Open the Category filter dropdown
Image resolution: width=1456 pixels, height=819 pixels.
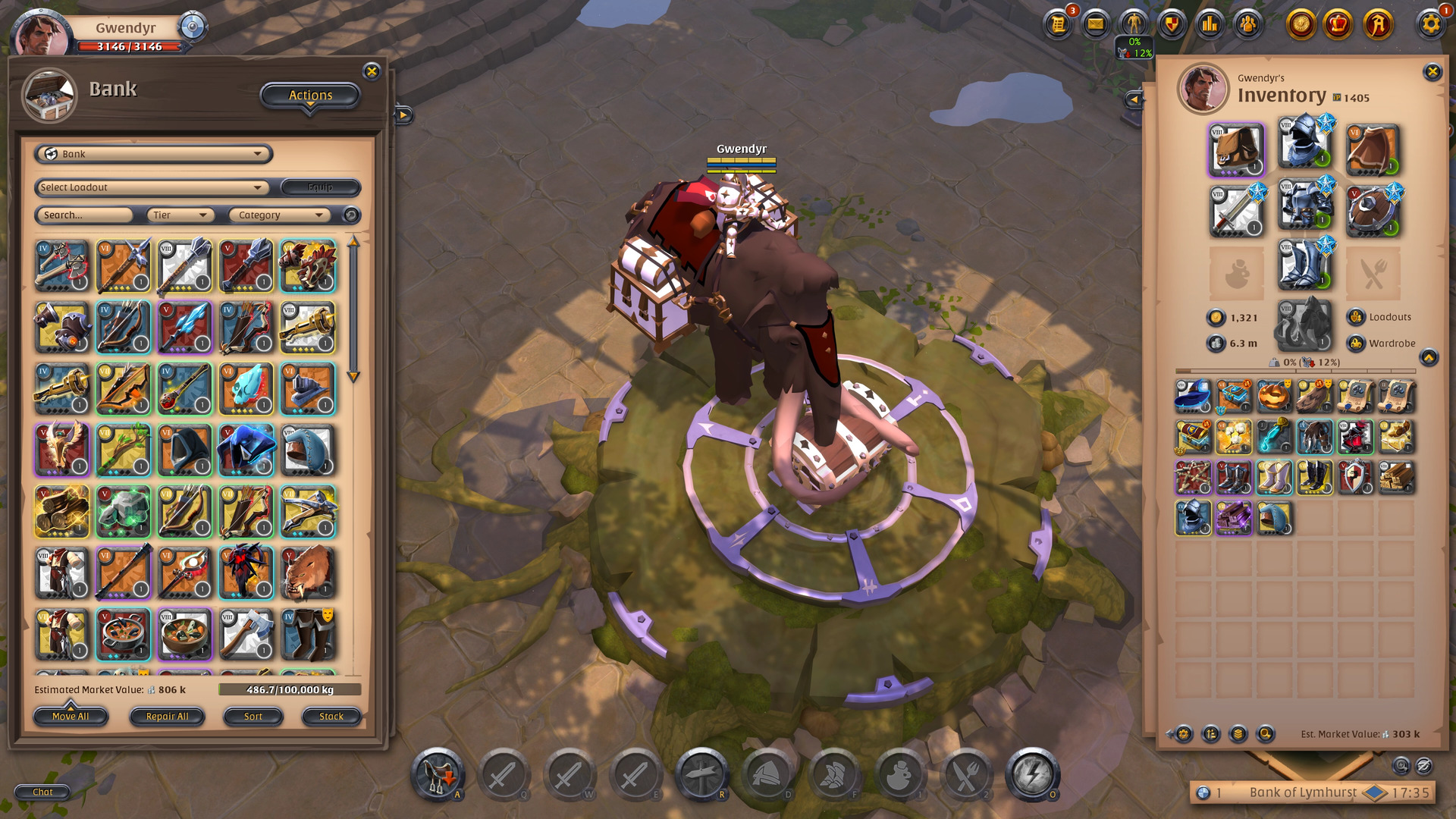pos(279,215)
